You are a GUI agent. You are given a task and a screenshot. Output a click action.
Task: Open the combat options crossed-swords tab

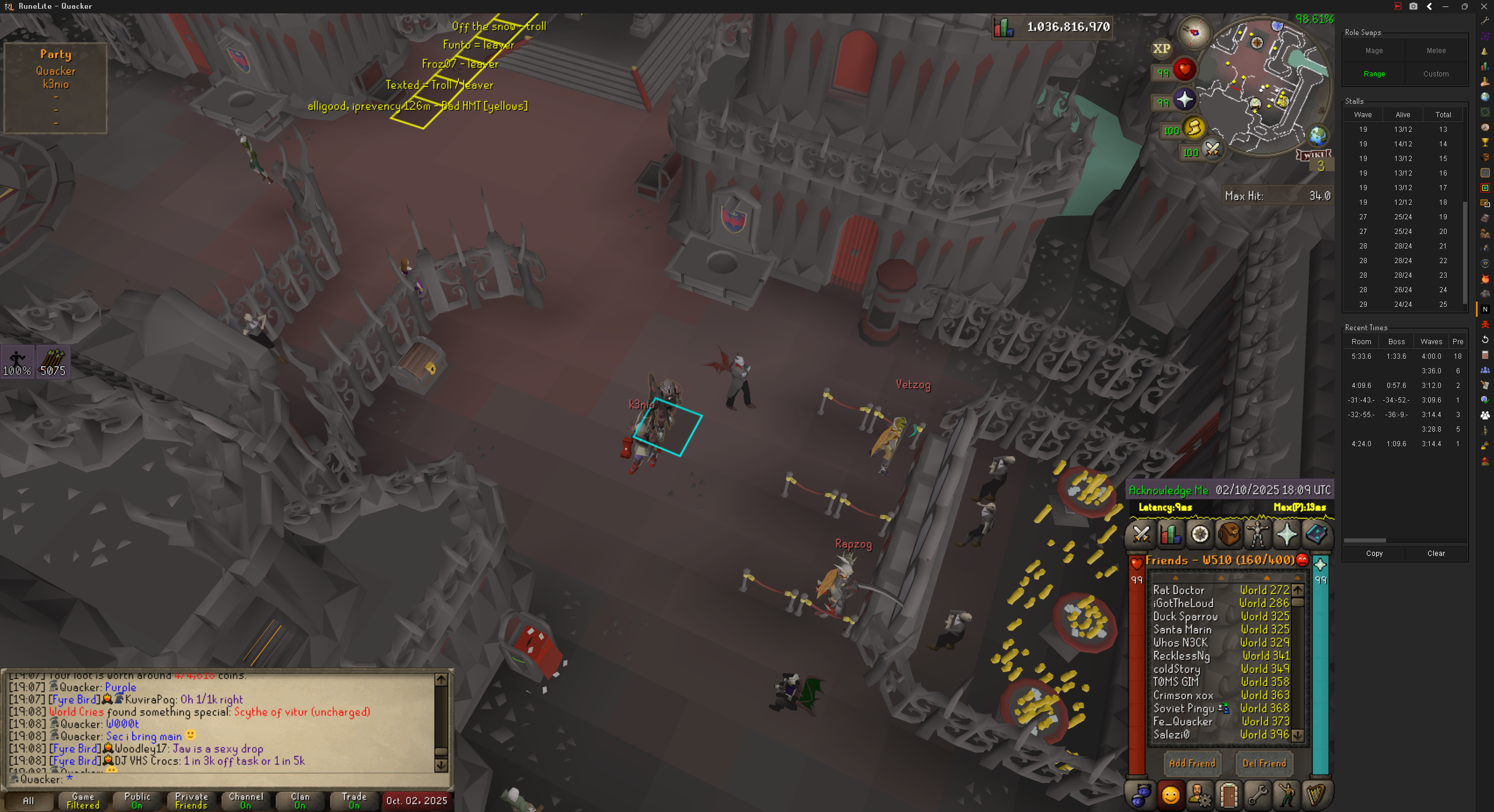(x=1141, y=534)
